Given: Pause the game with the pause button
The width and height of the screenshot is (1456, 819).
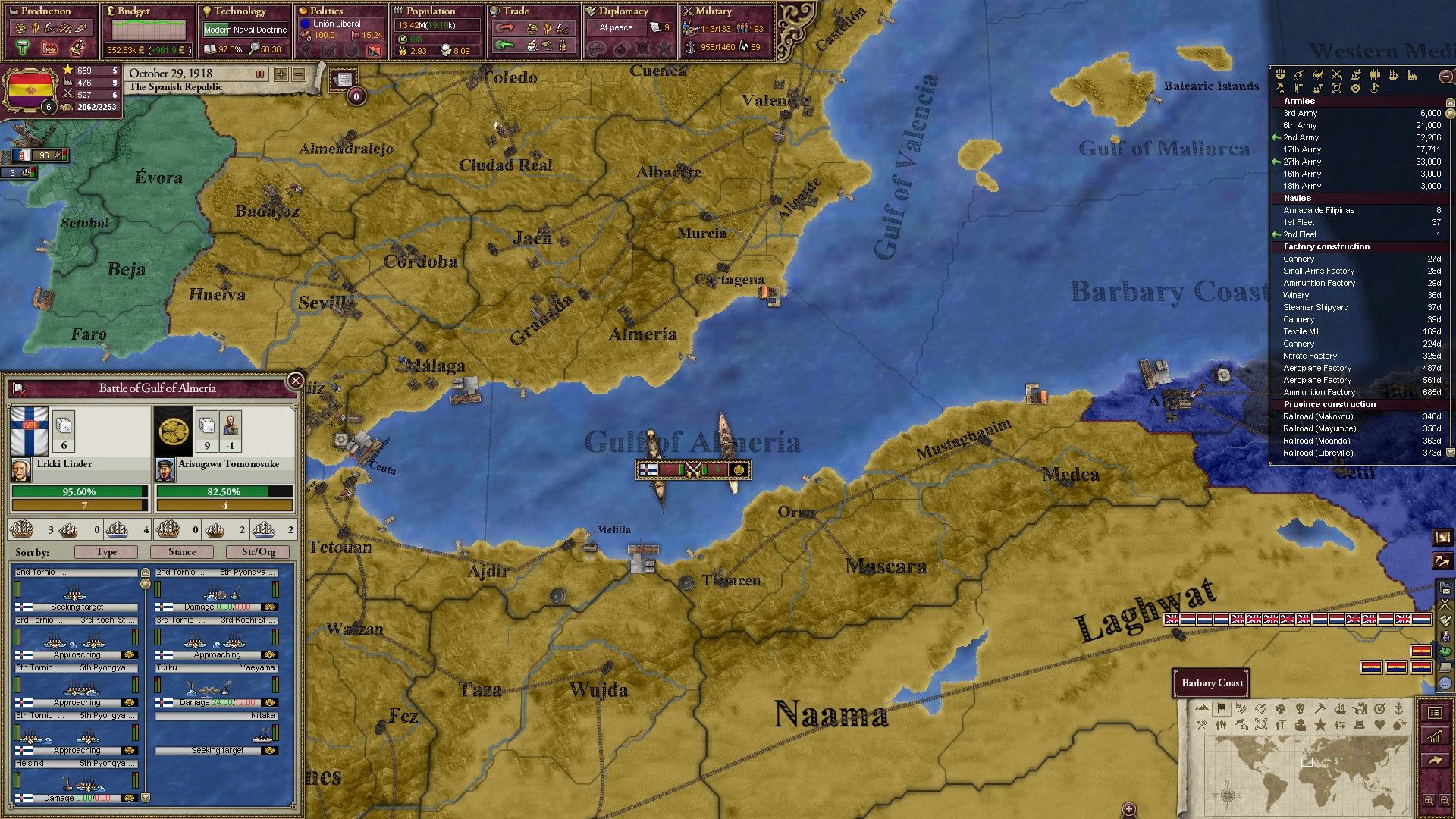Looking at the screenshot, I should [260, 74].
